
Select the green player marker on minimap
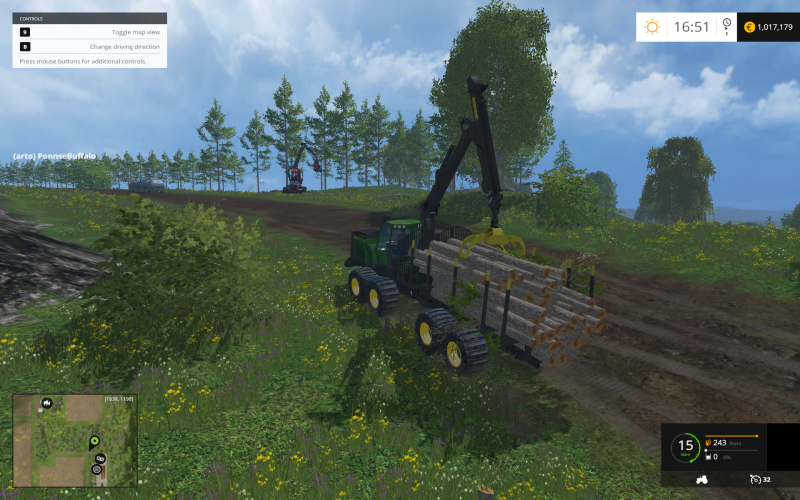(95, 440)
